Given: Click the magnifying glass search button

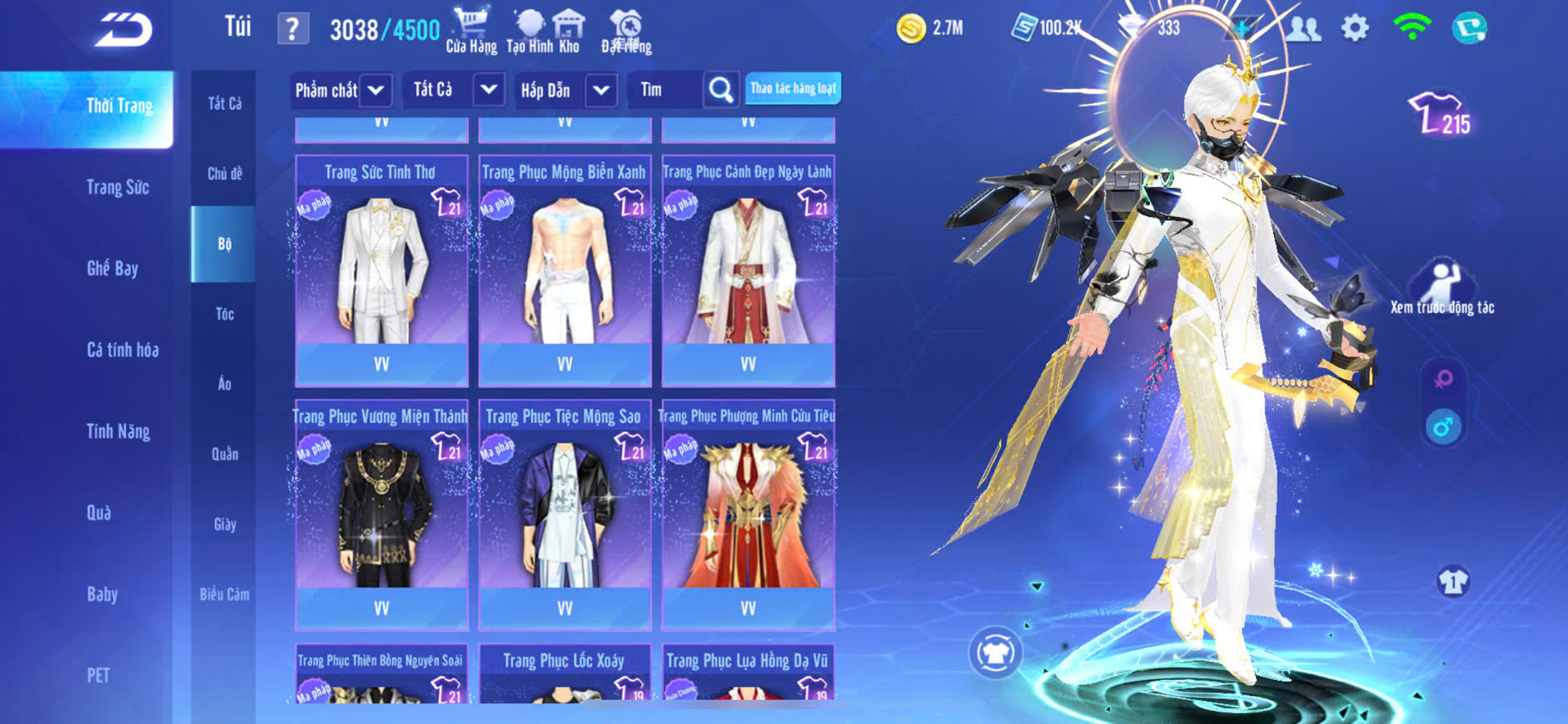Looking at the screenshot, I should point(720,90).
